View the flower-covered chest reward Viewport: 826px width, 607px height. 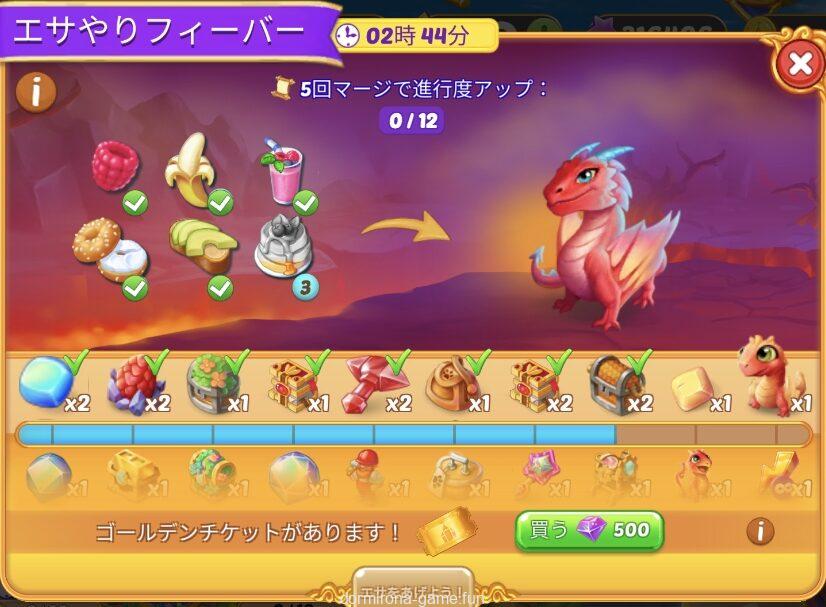pyautogui.click(x=211, y=384)
